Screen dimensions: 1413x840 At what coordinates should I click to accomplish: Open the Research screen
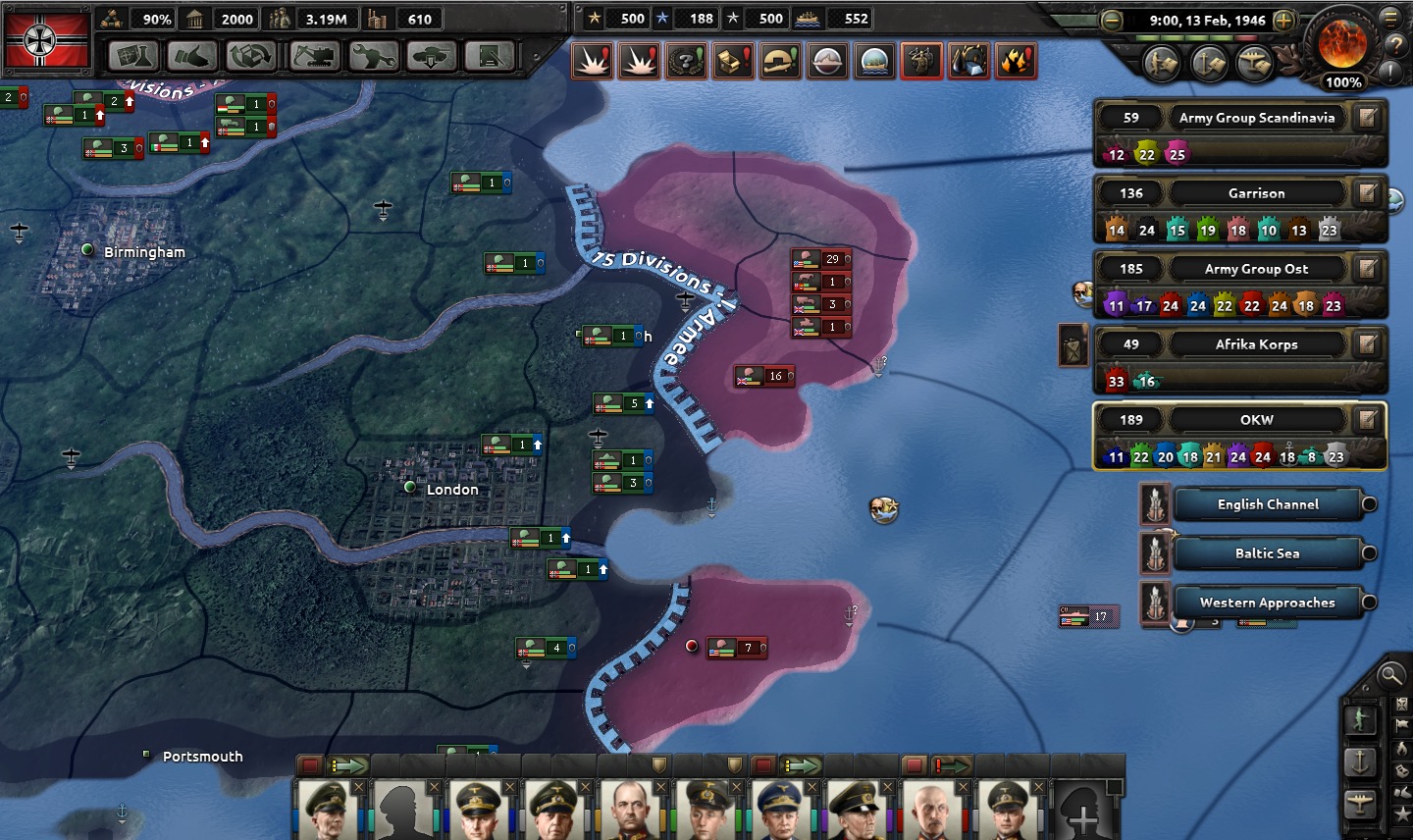[x=132, y=57]
